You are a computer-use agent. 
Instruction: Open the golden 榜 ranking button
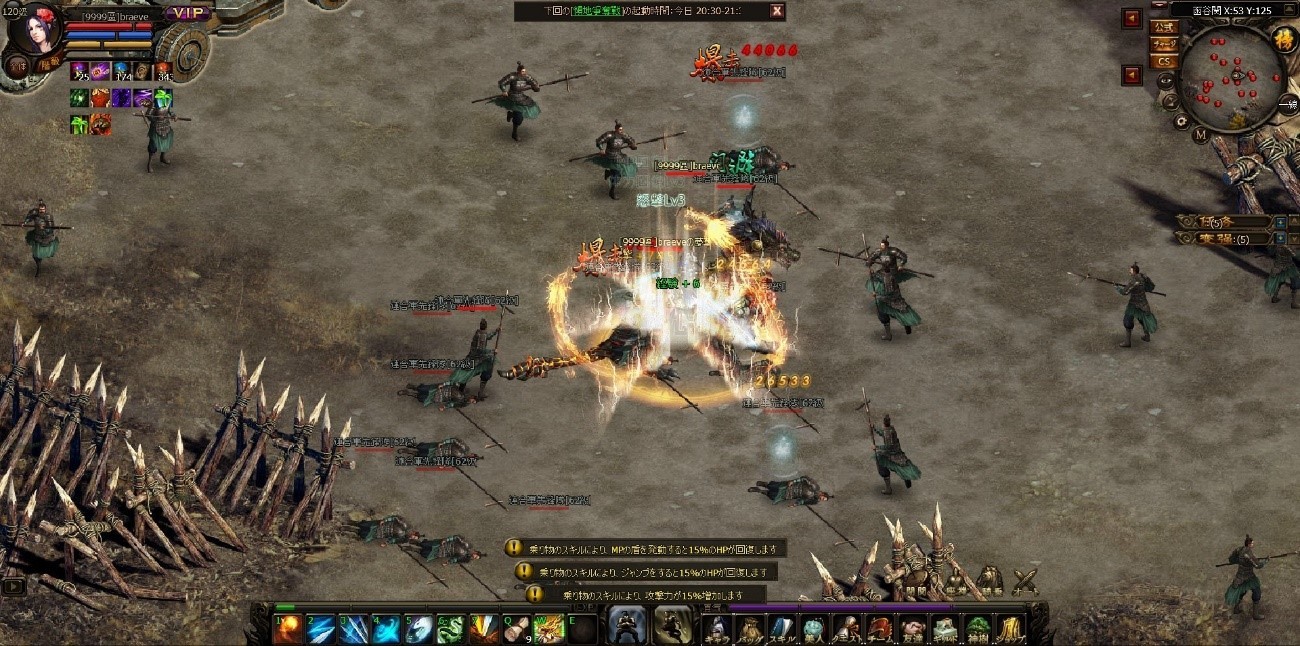coord(1283,39)
